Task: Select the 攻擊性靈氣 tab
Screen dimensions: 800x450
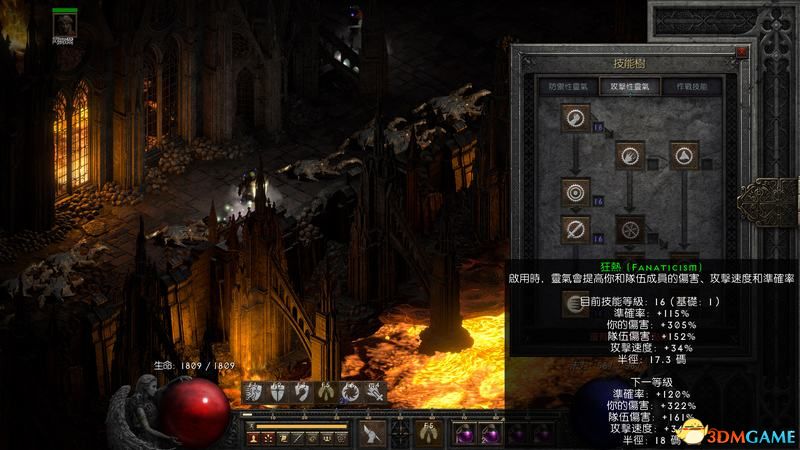Action: (x=628, y=87)
